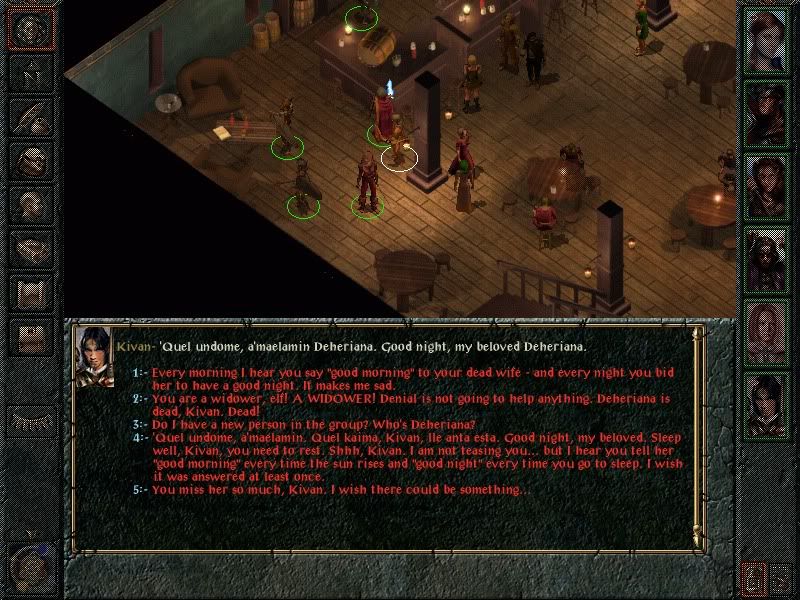Show the character record with the head icon
The height and width of the screenshot is (600, 800).
pyautogui.click(x=31, y=204)
